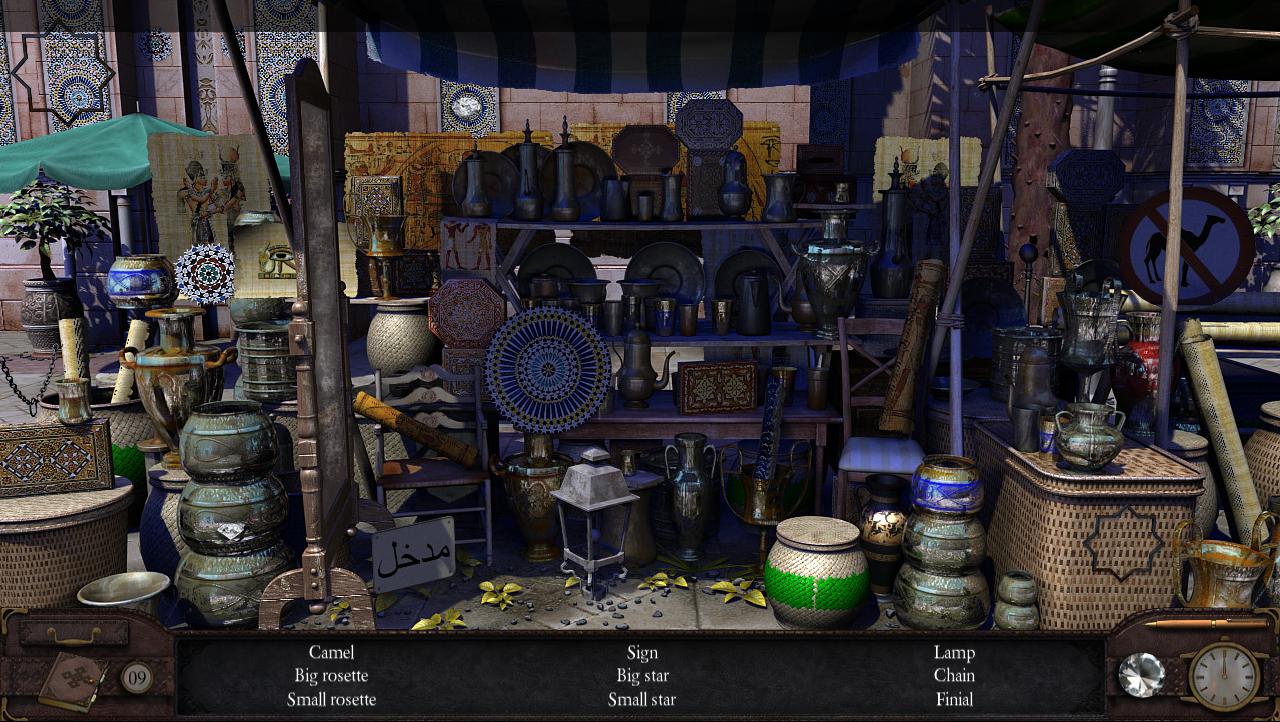This screenshot has width=1280, height=722.
Task: Select "Finial" at the bottom right list
Action: [955, 700]
